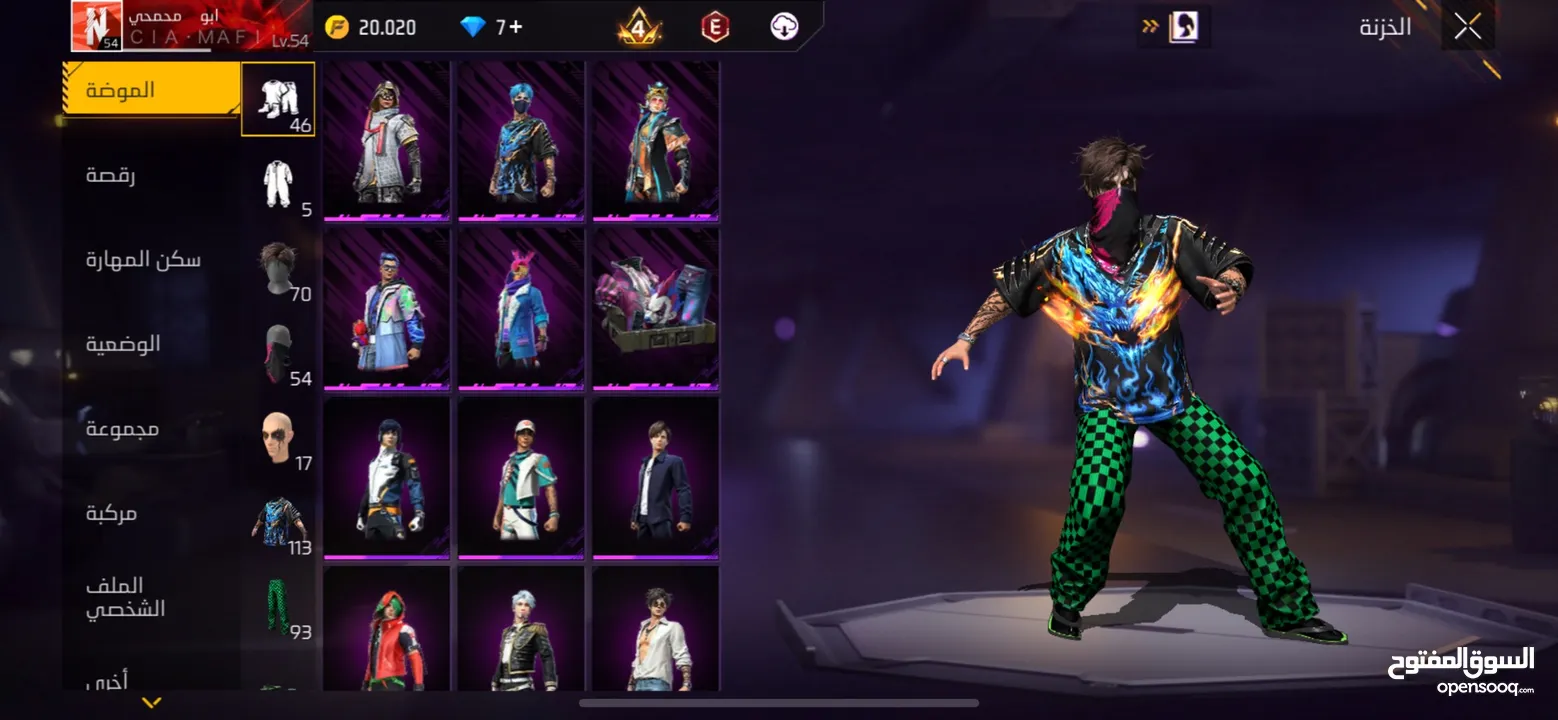The height and width of the screenshot is (720, 1558).
Task: Select the blue flame shirt masked outfit
Action: pos(521,140)
